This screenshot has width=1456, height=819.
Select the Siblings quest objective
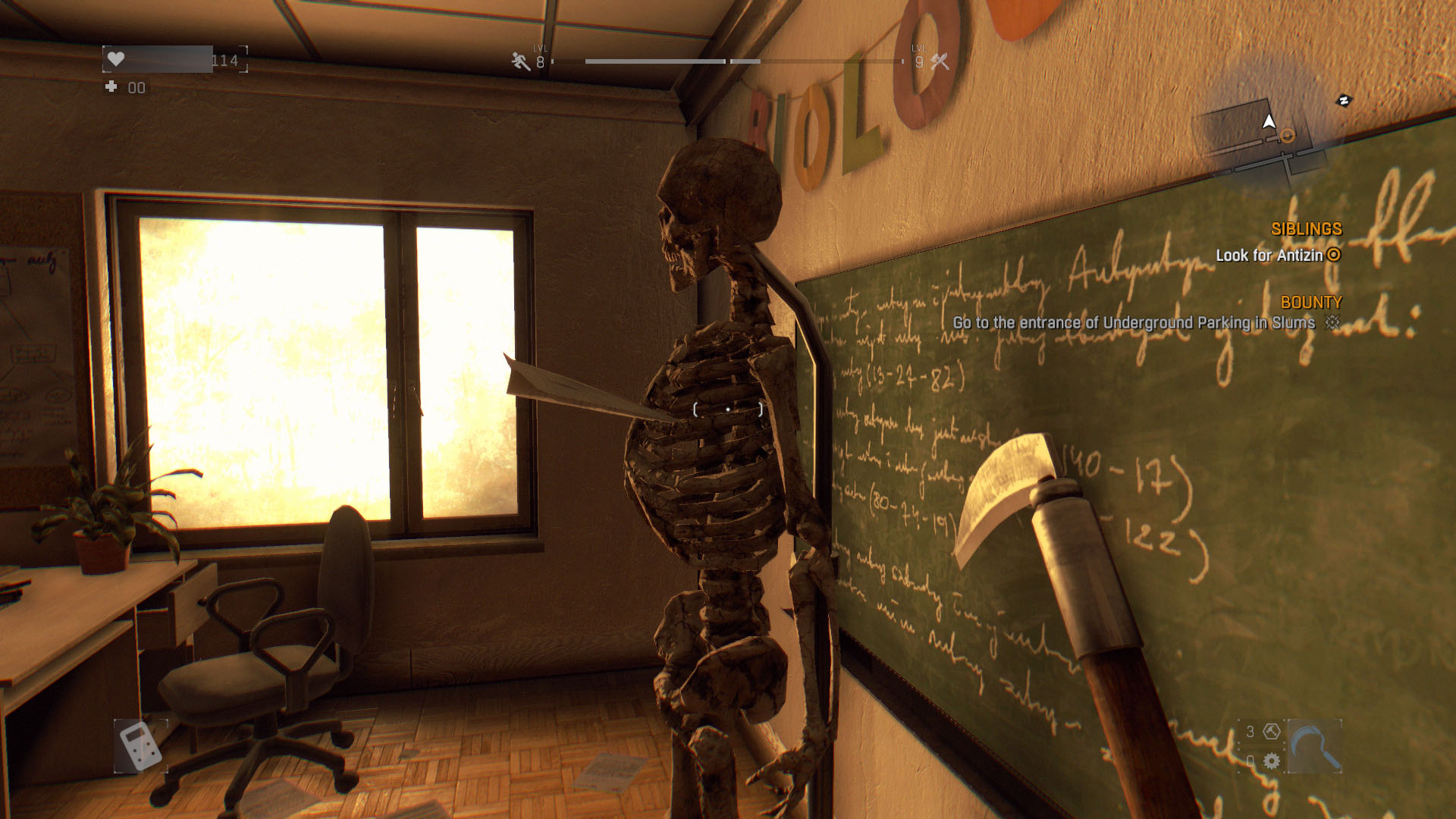pos(1279,256)
